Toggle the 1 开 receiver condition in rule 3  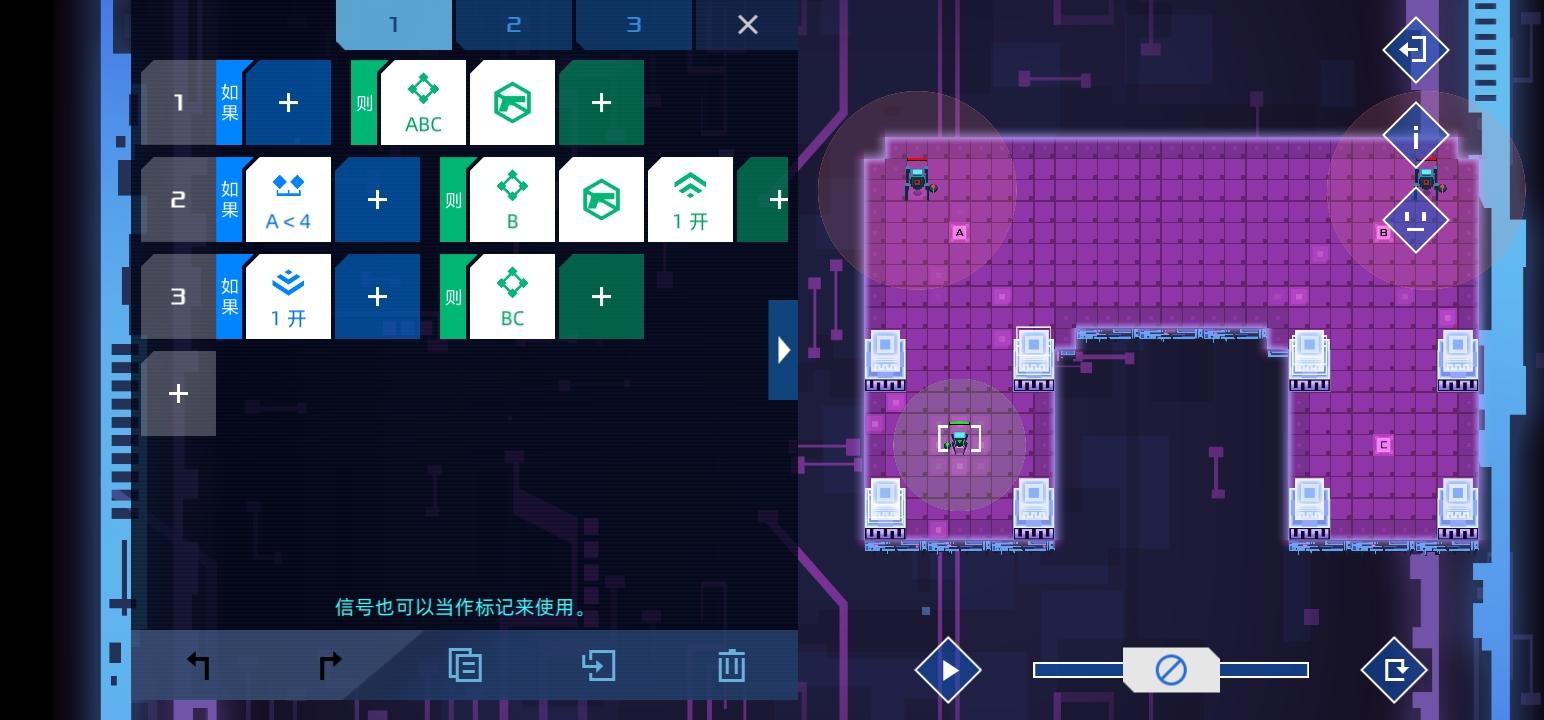coord(288,296)
